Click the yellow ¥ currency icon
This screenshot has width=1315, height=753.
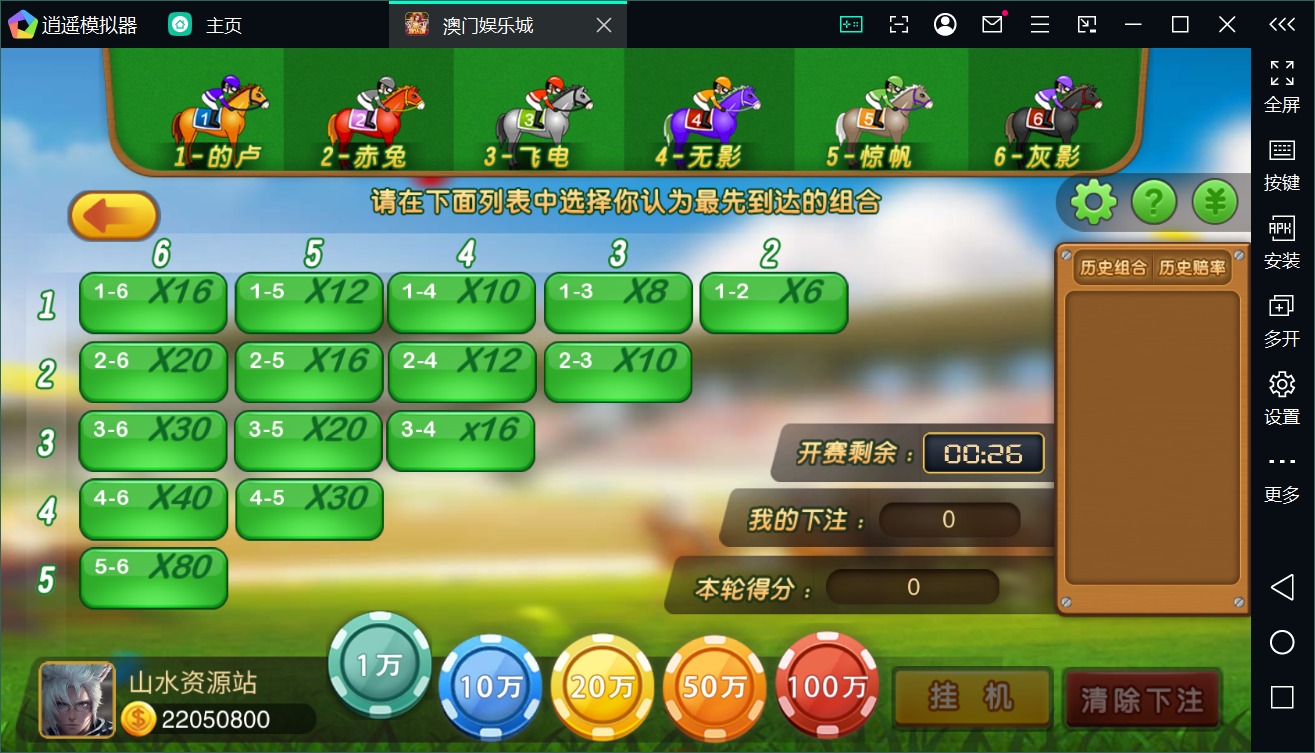click(x=1212, y=201)
